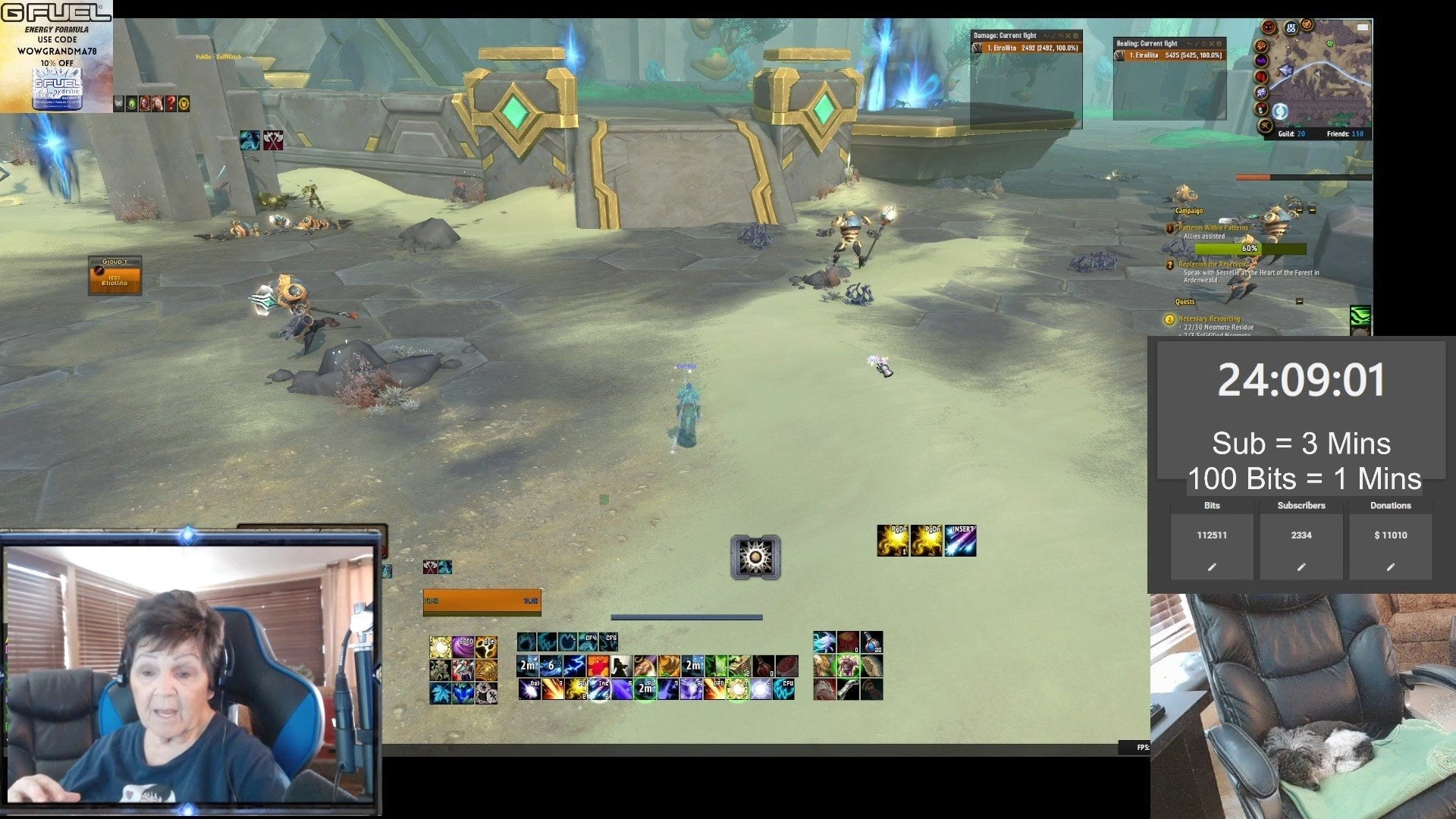Collapse the Quests section with its minus button
Screen dimensions: 1456x819
click(1299, 301)
